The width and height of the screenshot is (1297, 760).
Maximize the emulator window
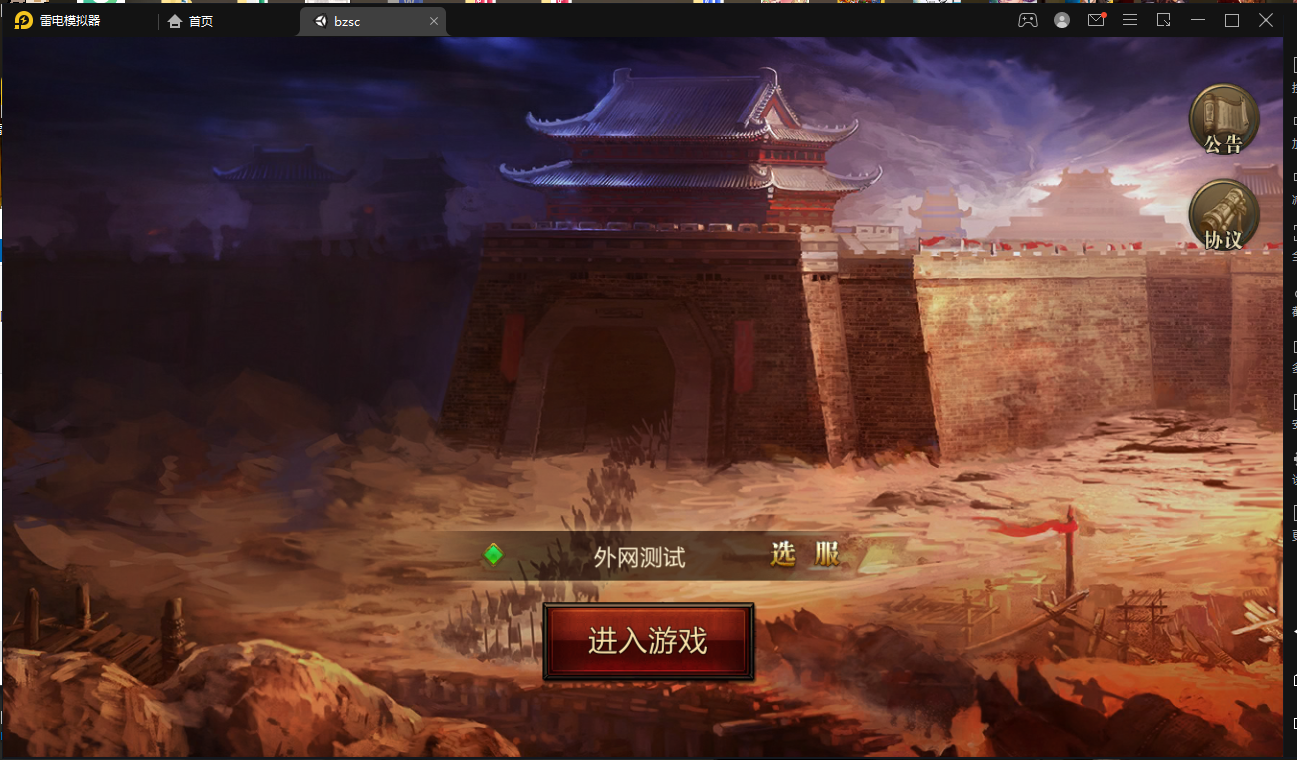pos(1232,19)
